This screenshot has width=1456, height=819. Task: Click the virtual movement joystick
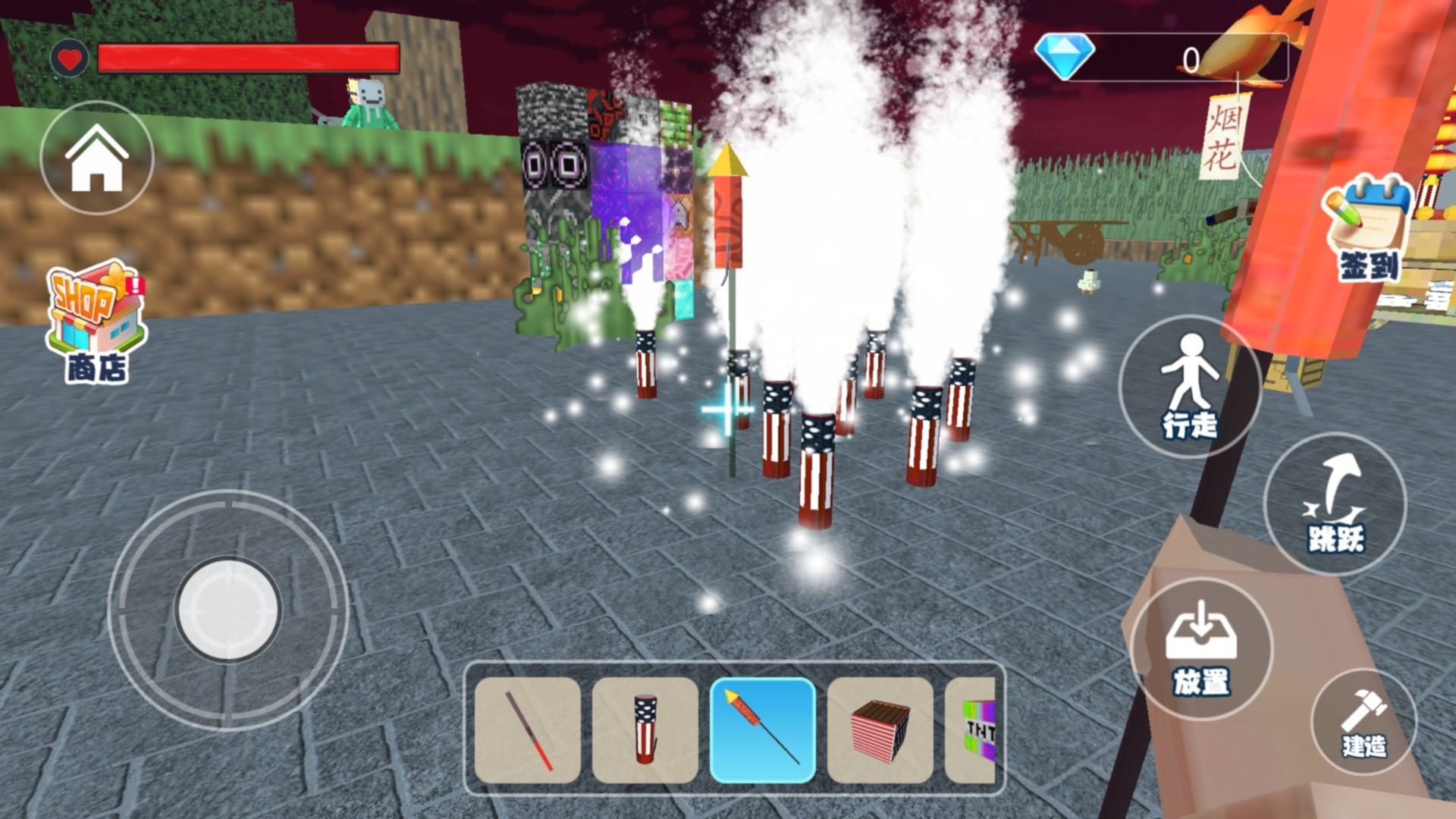[227, 609]
